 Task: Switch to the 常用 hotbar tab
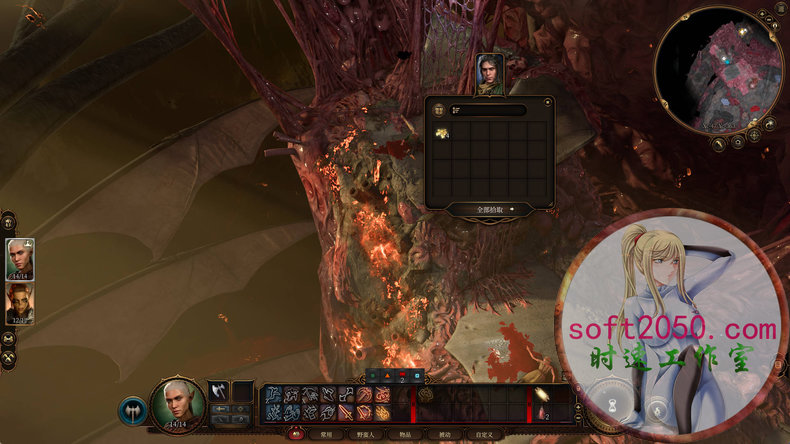[x=324, y=435]
